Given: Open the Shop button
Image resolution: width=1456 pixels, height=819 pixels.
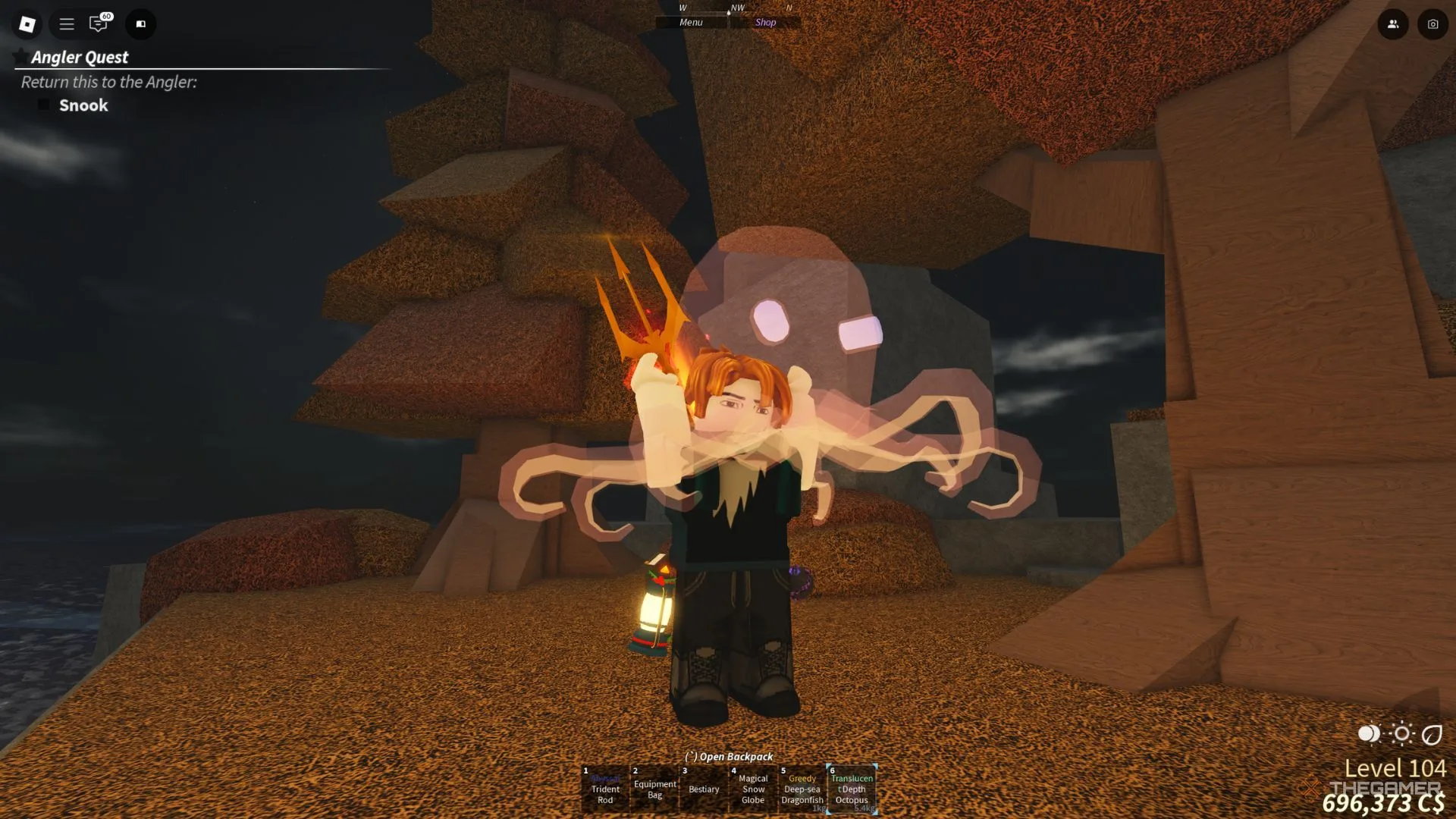Looking at the screenshot, I should [x=765, y=23].
